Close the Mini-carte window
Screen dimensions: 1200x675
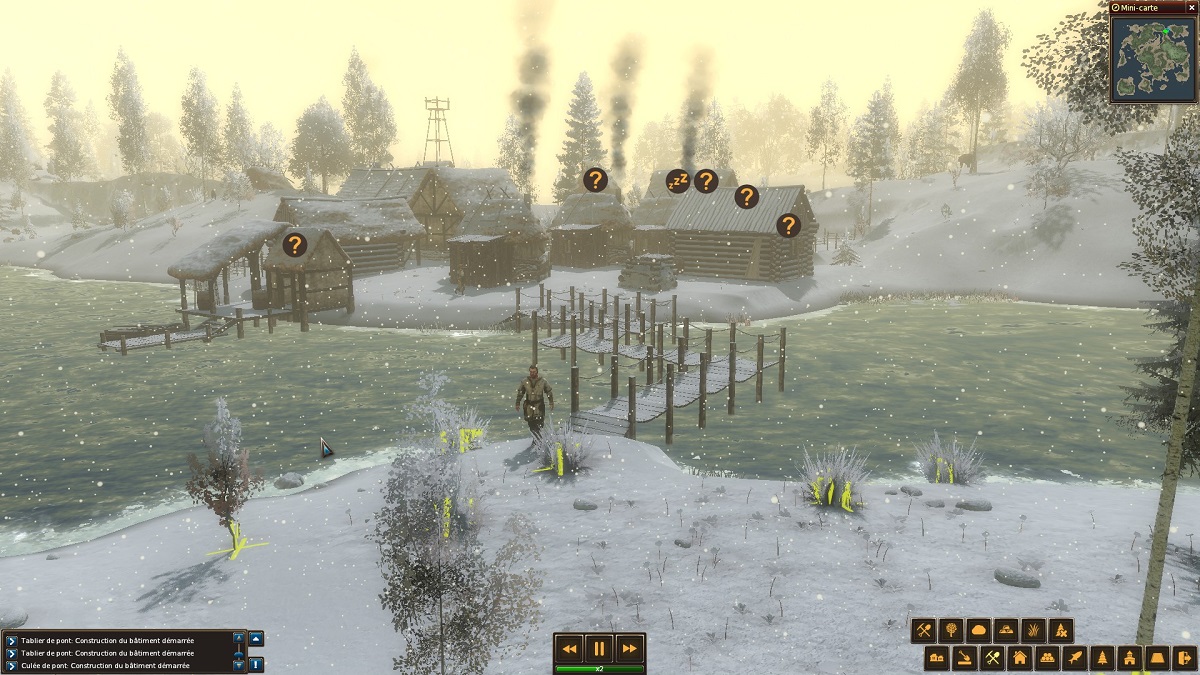pos(1191,7)
